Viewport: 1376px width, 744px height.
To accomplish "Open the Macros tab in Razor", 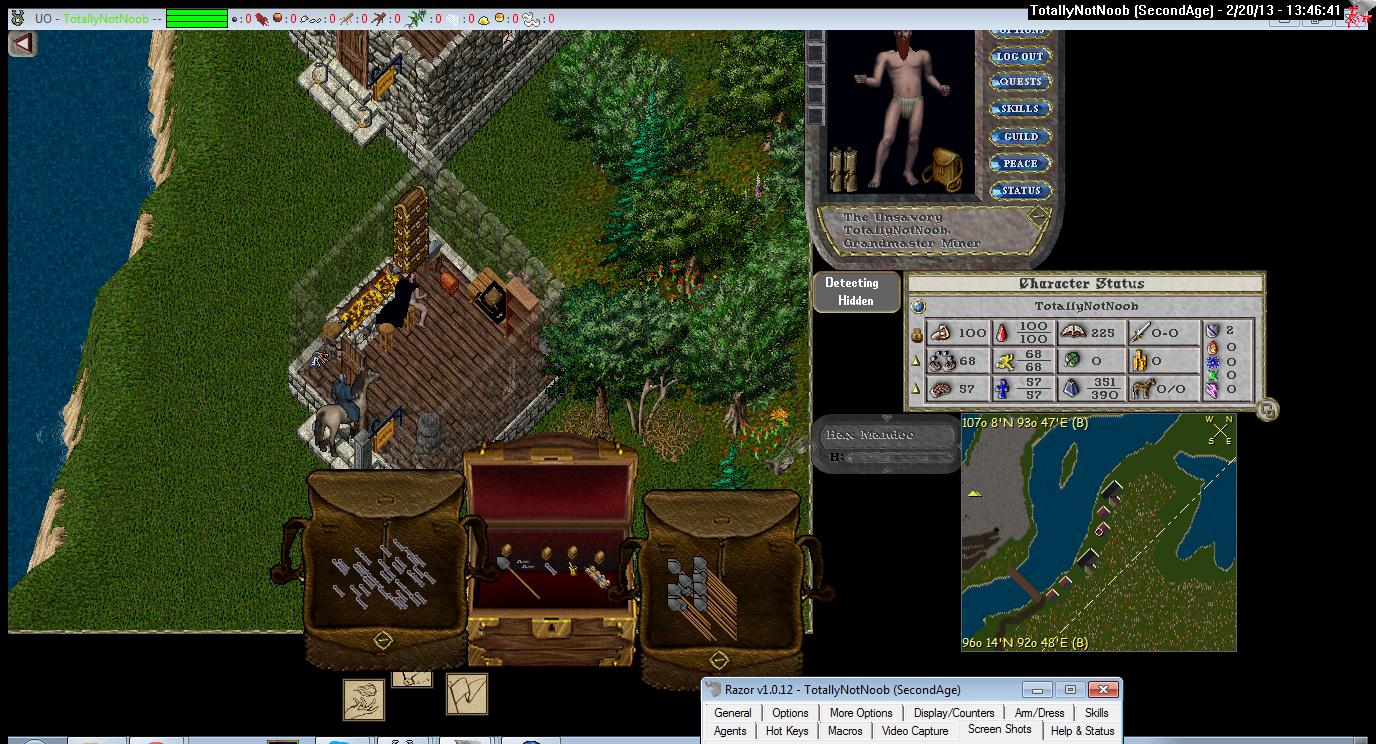I will pos(845,731).
